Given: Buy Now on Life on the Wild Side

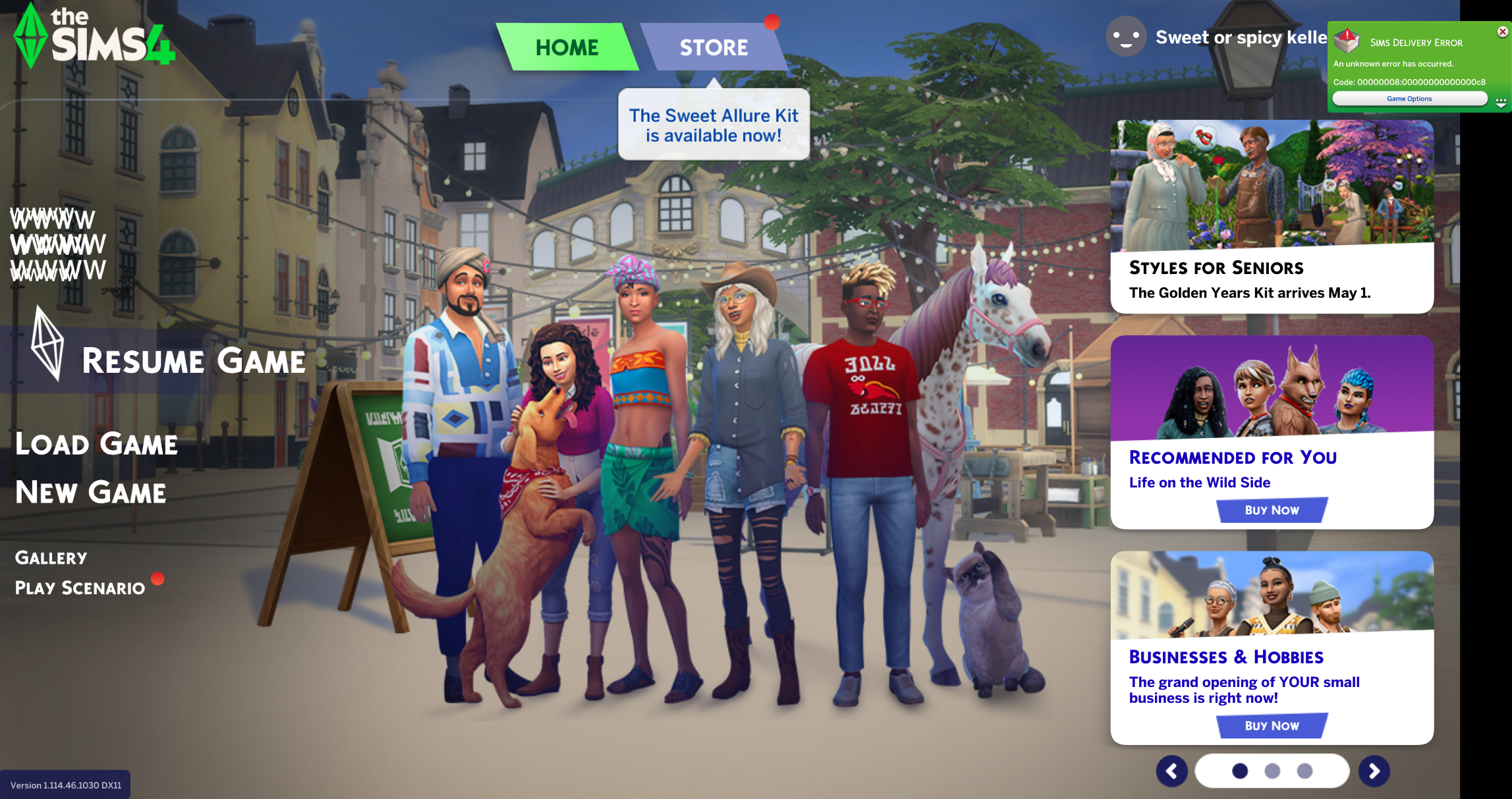Looking at the screenshot, I should tap(1272, 510).
